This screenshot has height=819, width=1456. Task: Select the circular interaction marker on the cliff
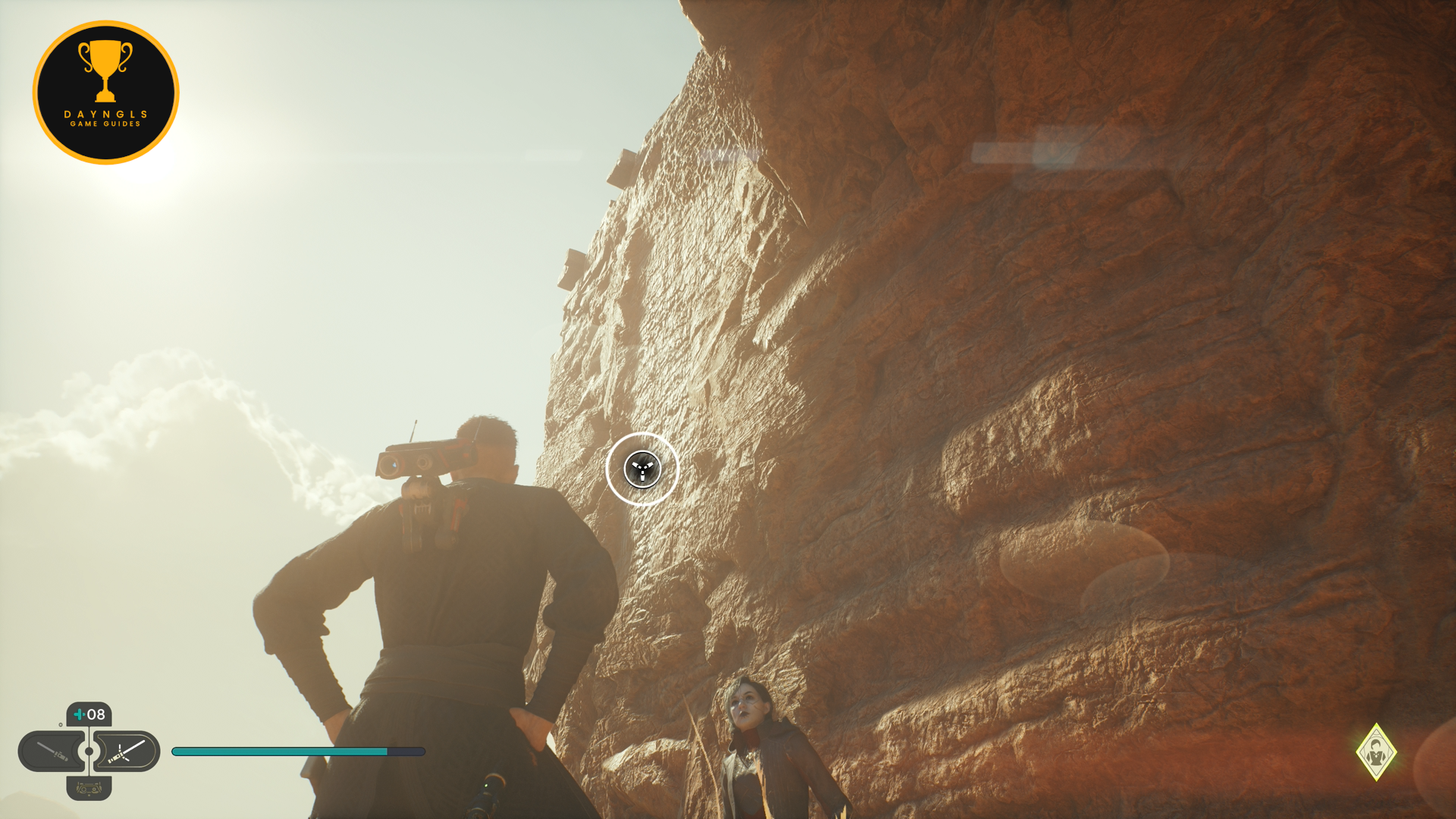pos(642,469)
